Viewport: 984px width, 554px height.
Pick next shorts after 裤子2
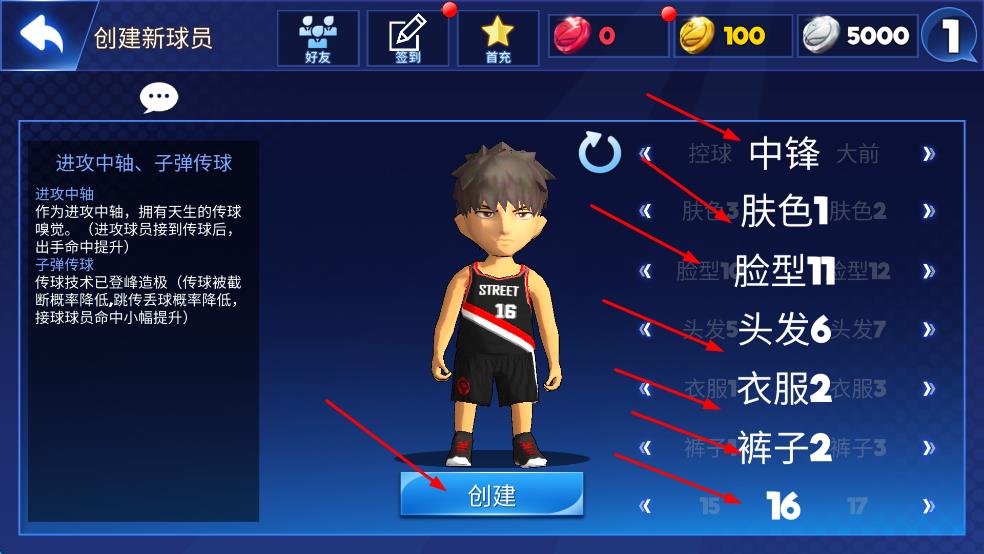pyautogui.click(x=929, y=447)
